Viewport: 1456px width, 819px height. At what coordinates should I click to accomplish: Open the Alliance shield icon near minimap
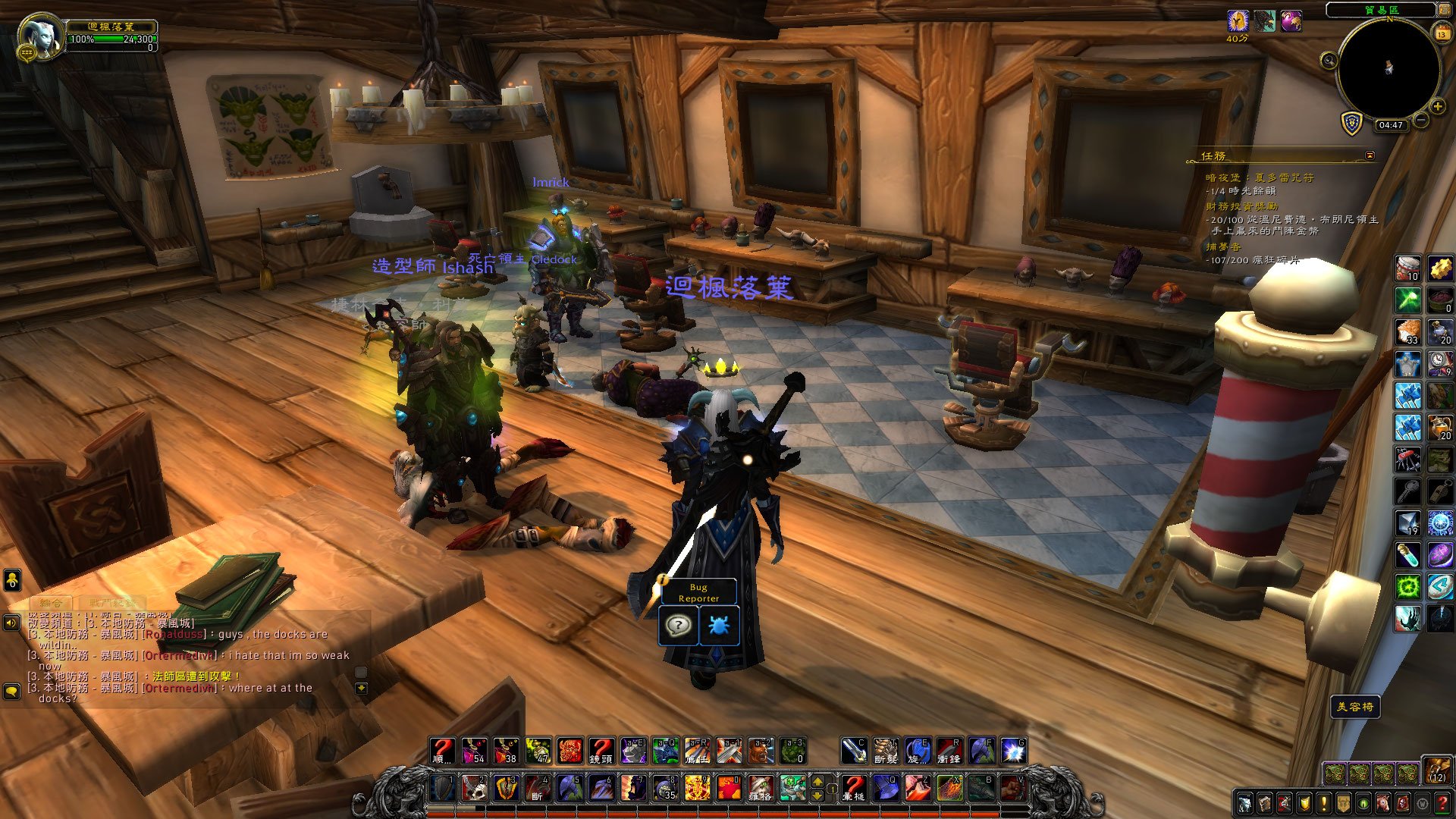(1352, 124)
